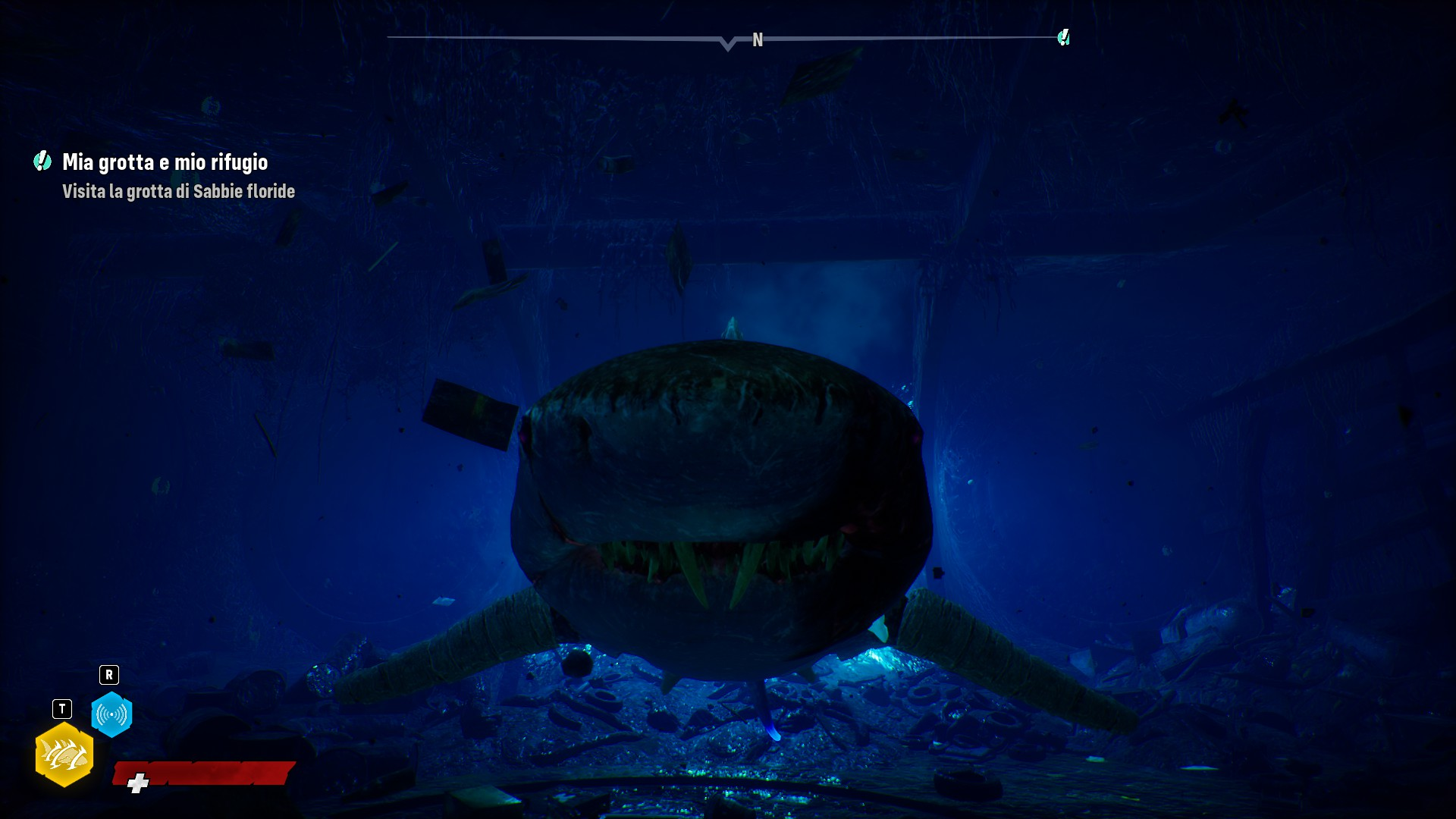Open the 'Mia grotta e mio rifugio' quest tracker
The height and width of the screenshot is (819, 1456).
165,162
